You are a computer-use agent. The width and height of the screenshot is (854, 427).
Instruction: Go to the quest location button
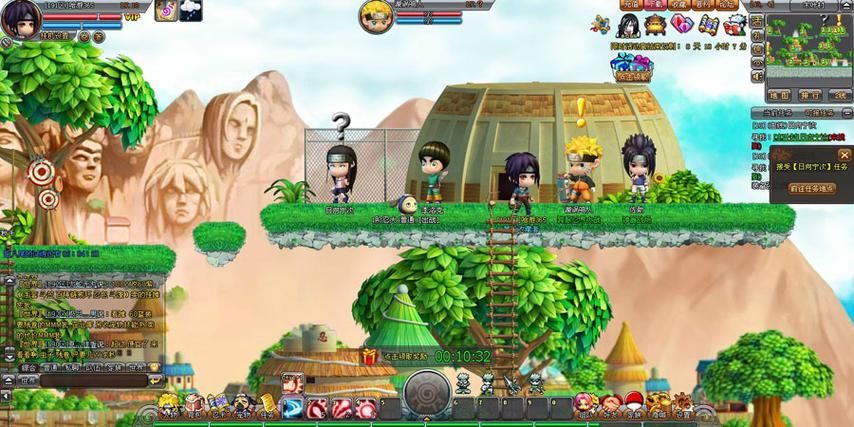(x=811, y=187)
